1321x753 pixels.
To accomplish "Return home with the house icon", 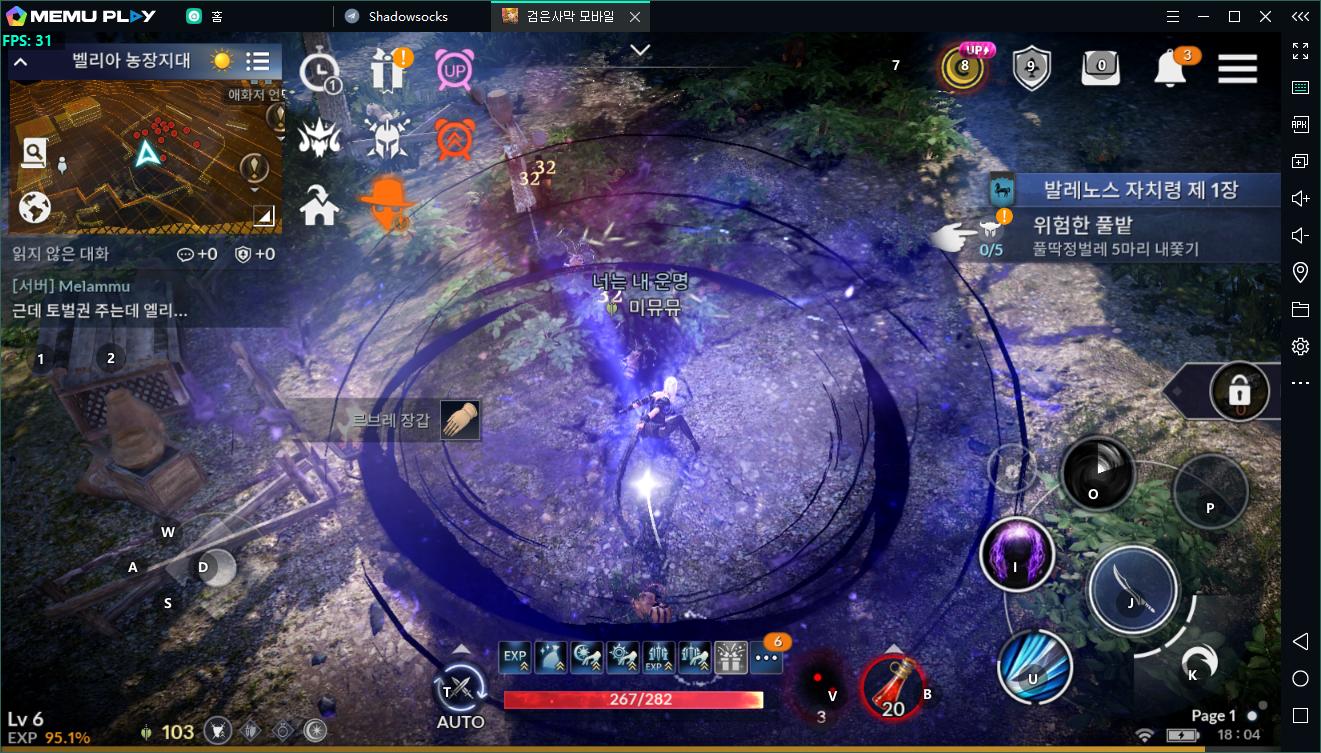I will click(320, 207).
